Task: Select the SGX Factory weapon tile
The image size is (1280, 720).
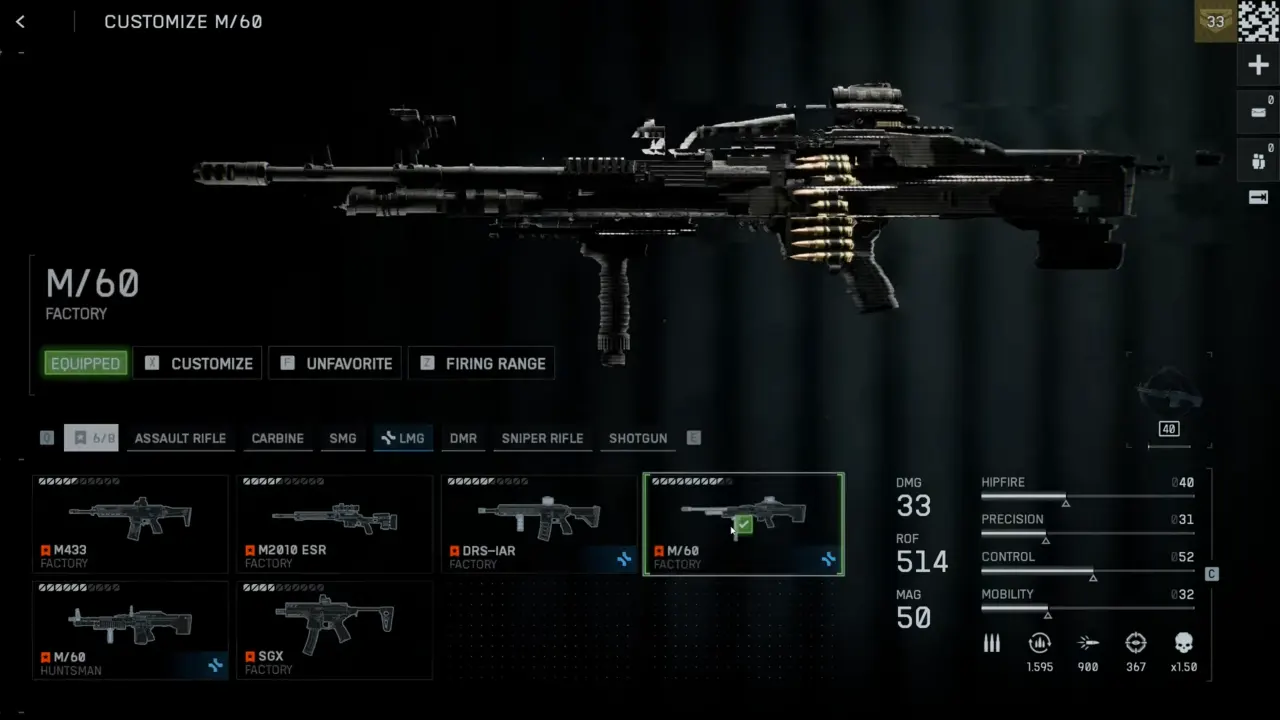Action: 335,630
